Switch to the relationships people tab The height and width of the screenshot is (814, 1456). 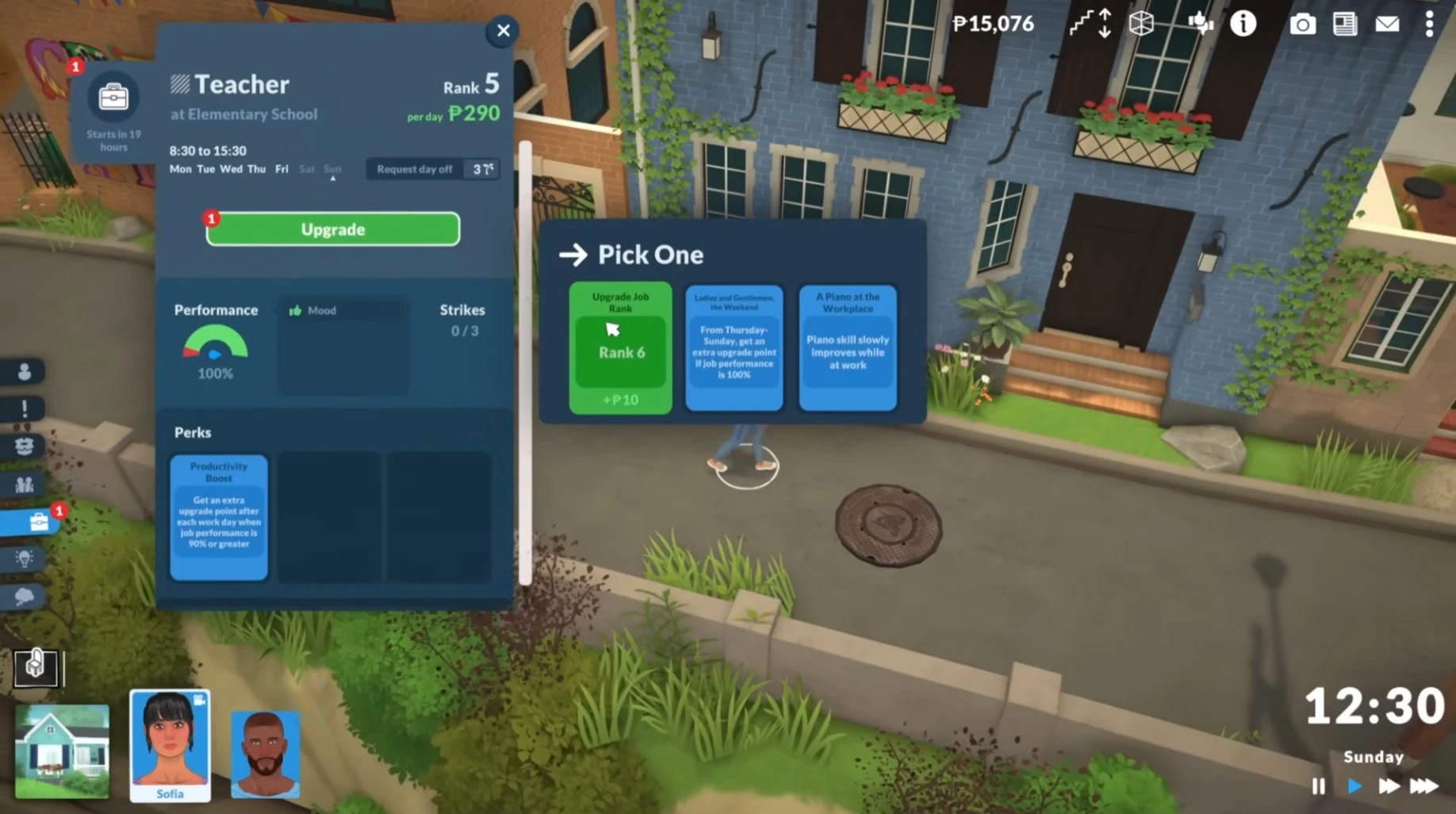pos(25,485)
